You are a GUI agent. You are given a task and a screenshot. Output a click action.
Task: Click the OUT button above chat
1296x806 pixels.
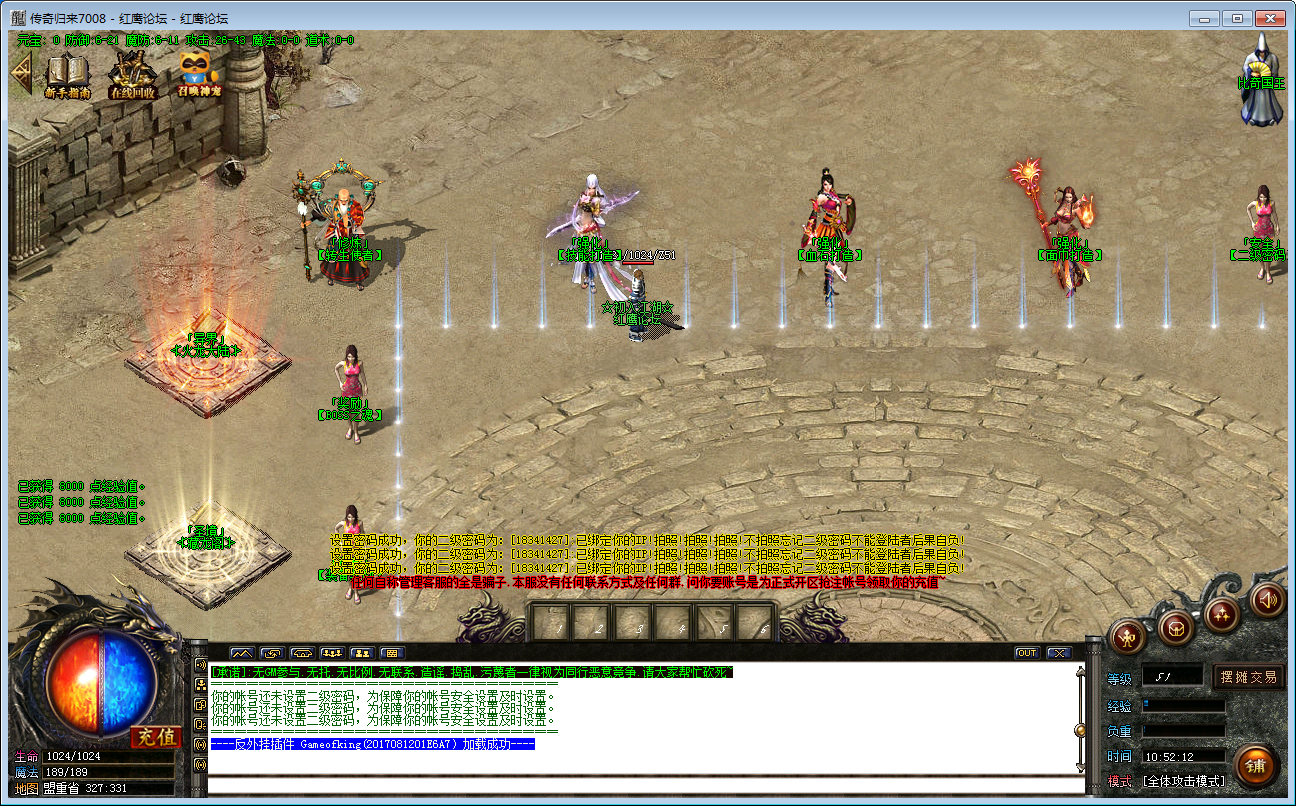(1027, 653)
